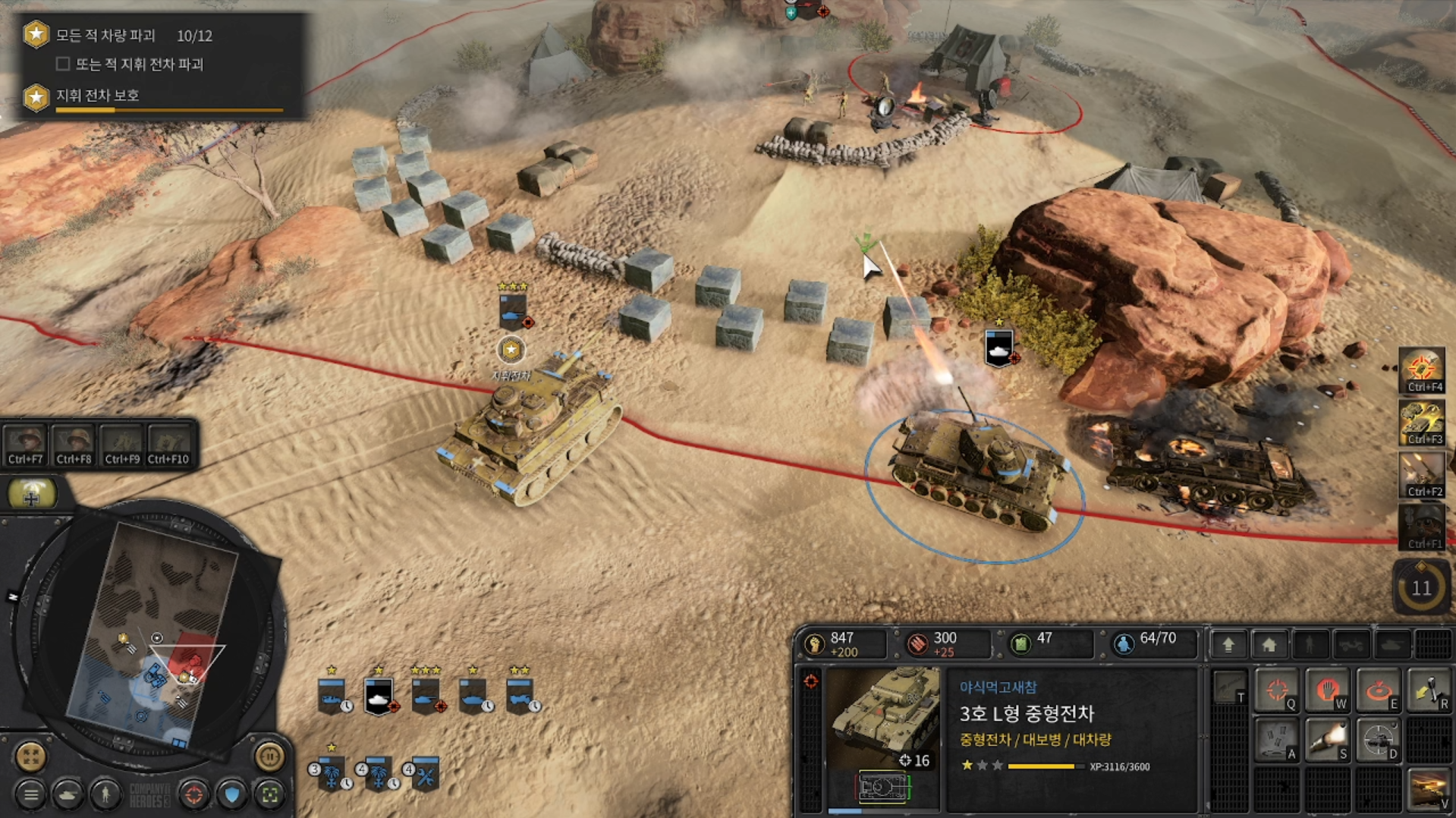Open the house building tab
The width and height of the screenshot is (1456, 818).
pos(1269,645)
